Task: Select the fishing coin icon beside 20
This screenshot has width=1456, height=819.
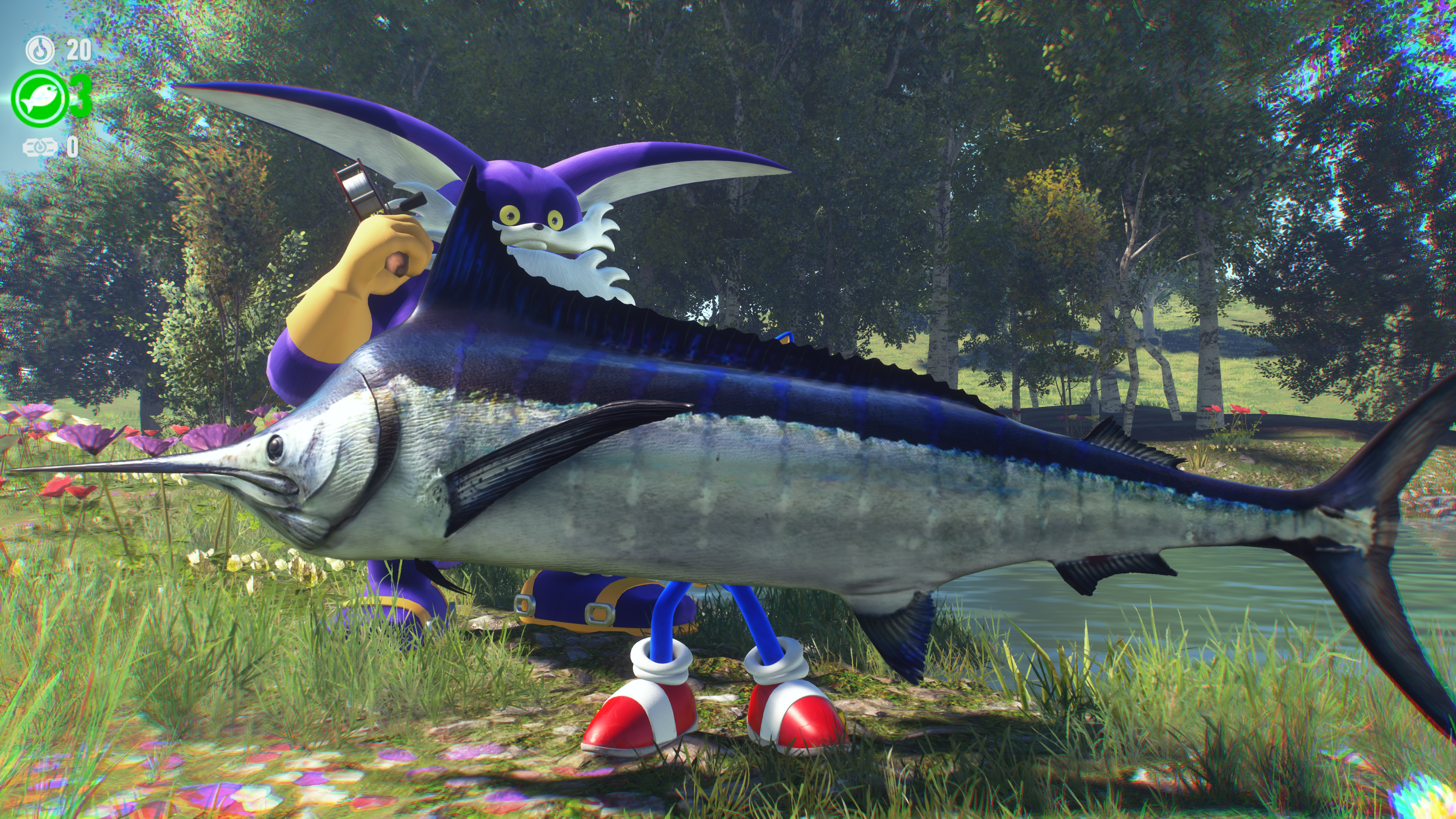Action: tap(40, 50)
